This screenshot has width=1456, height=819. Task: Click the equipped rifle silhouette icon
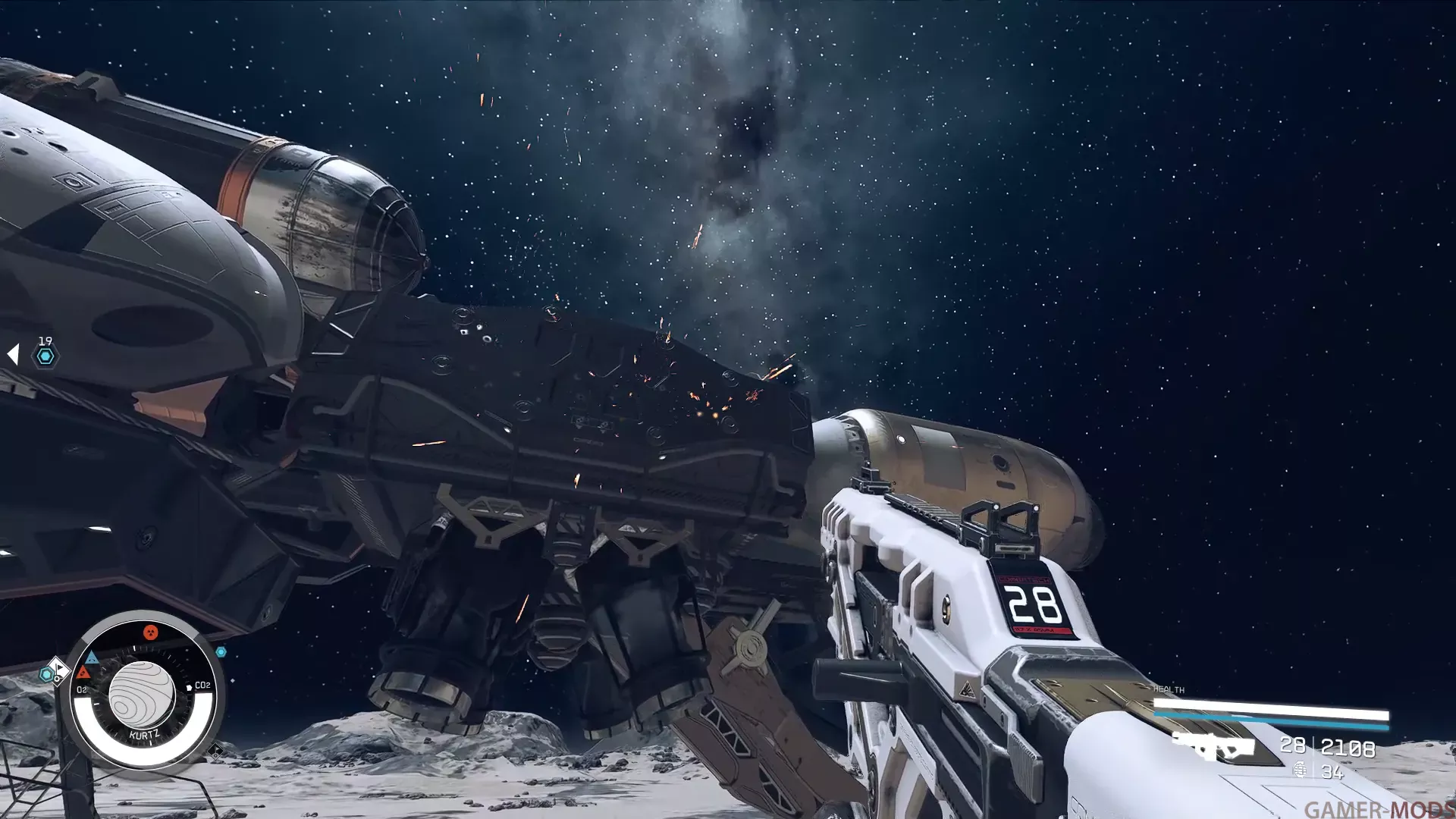coord(1213,746)
